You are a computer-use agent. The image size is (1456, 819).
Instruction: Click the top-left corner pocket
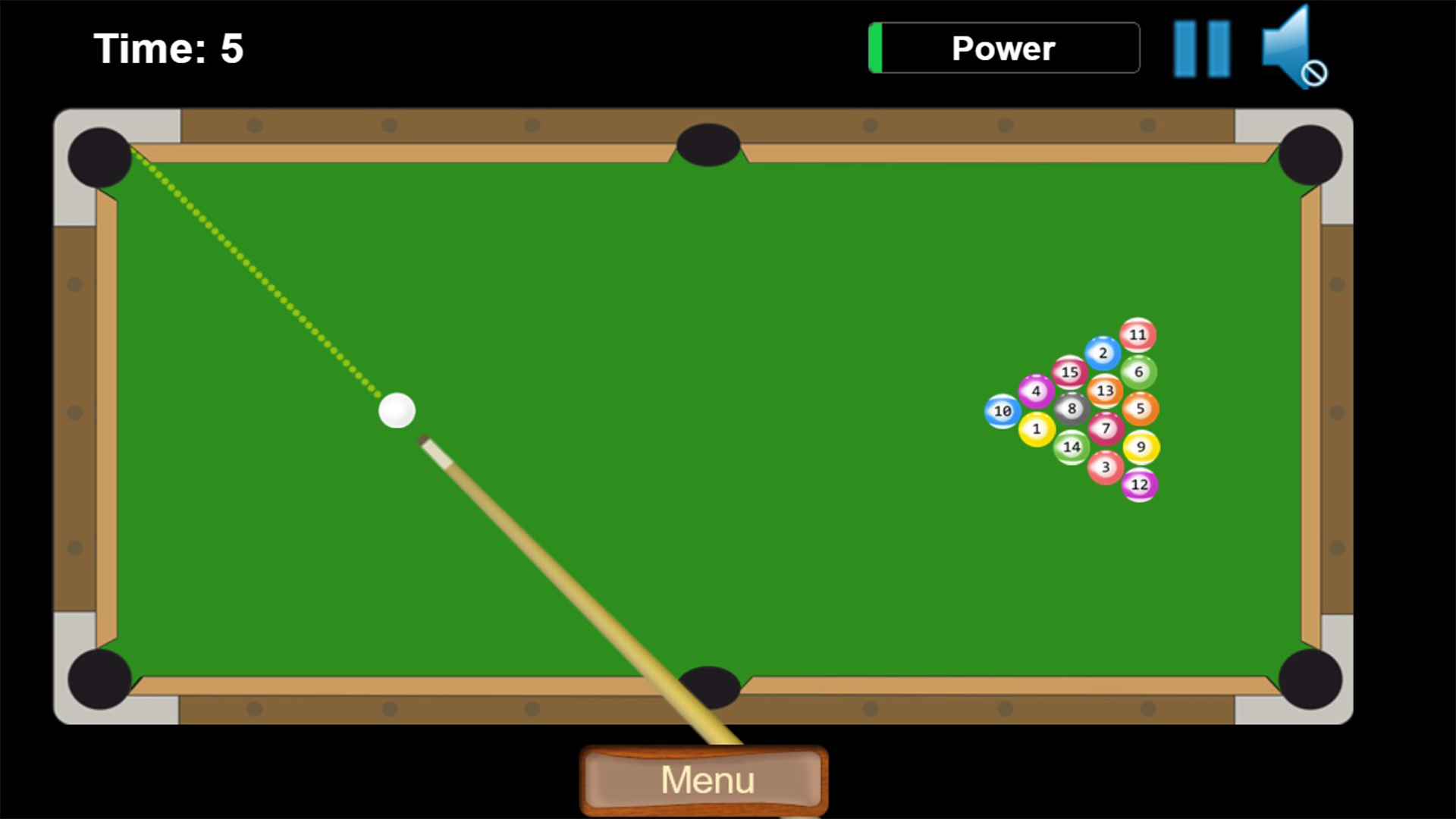coord(99,157)
